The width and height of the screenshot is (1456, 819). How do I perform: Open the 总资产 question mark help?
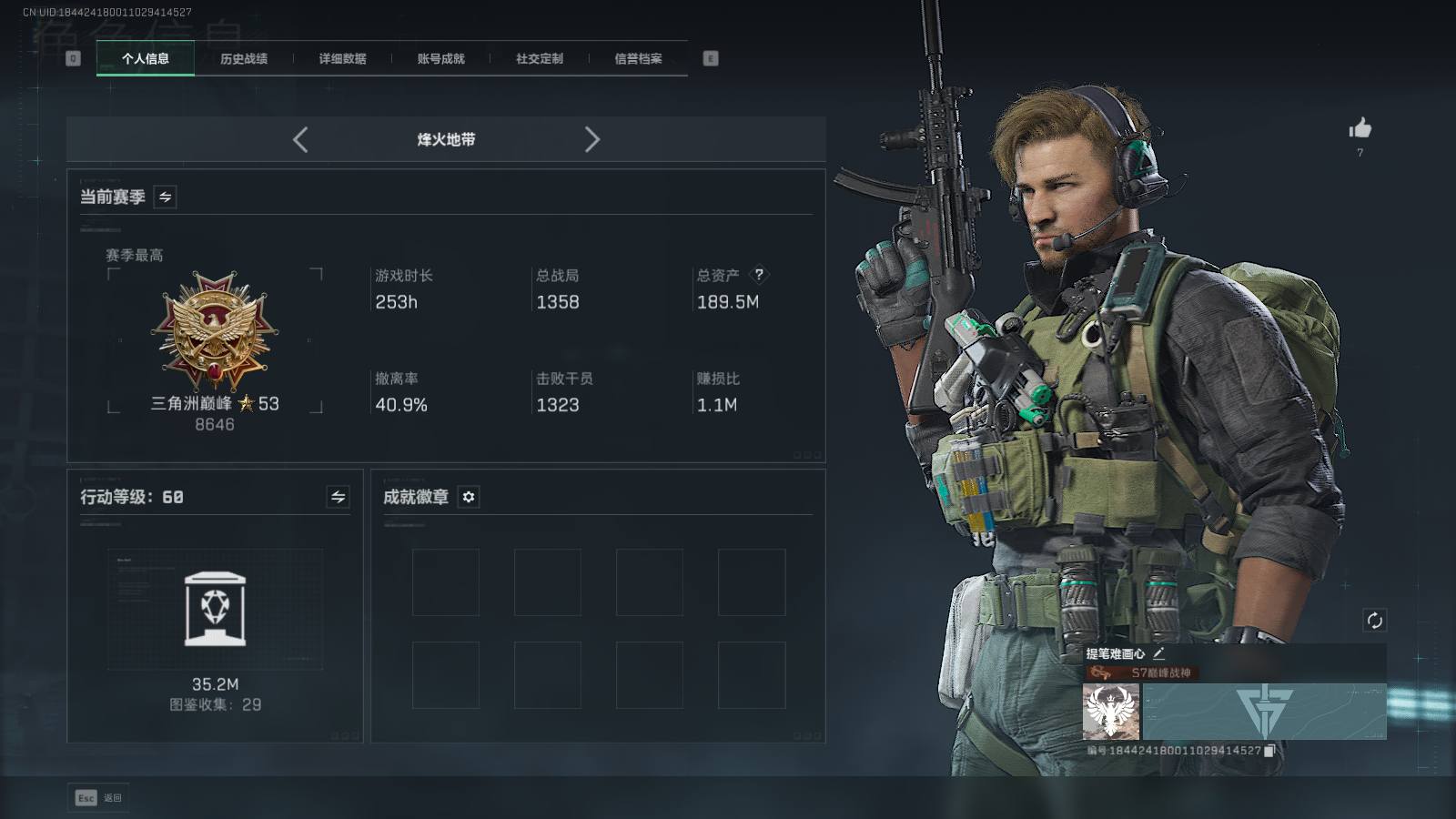coord(759,274)
